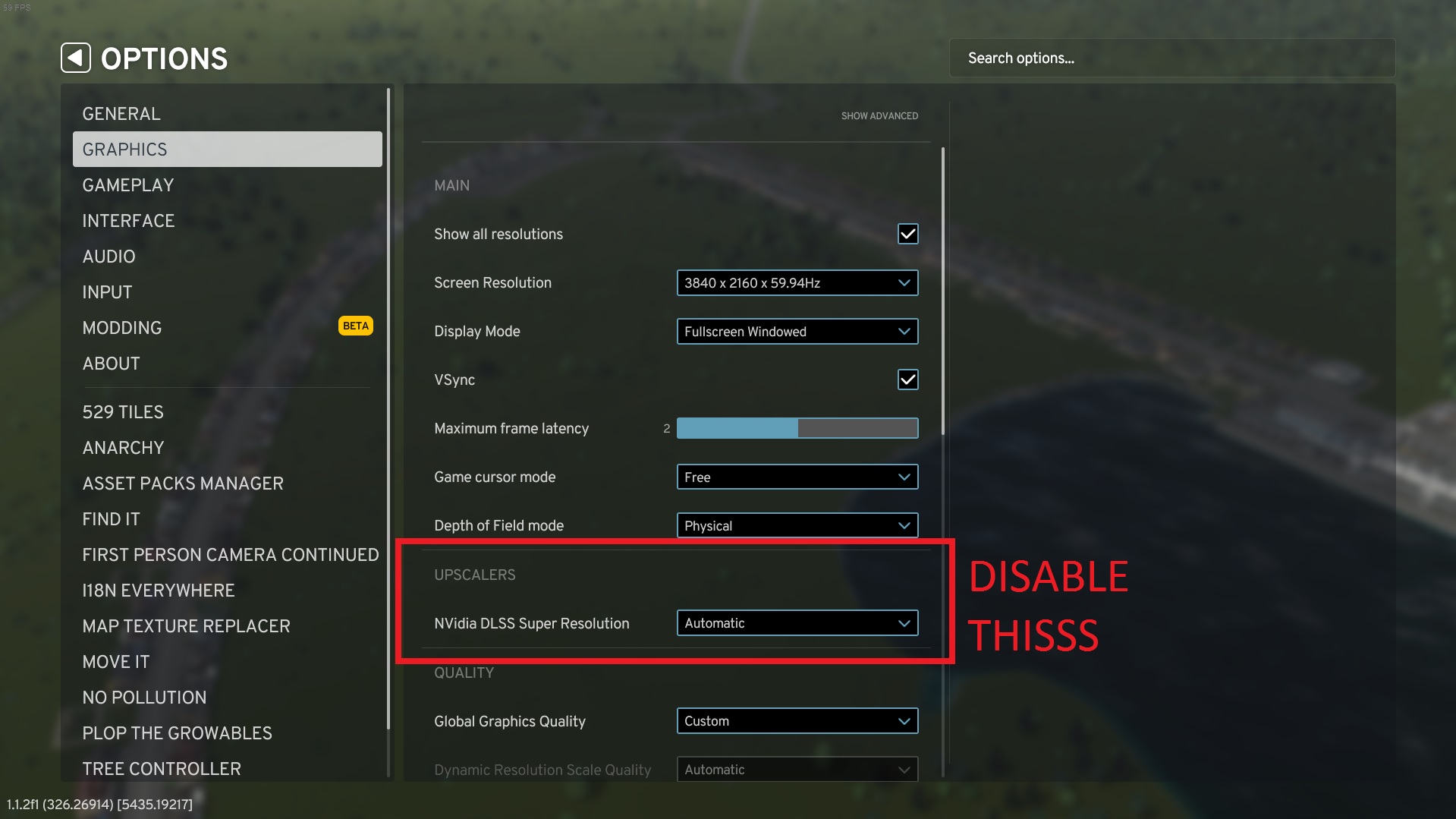1456x819 pixels.
Task: Click the BETA badge beside MODDING
Action: click(x=354, y=326)
